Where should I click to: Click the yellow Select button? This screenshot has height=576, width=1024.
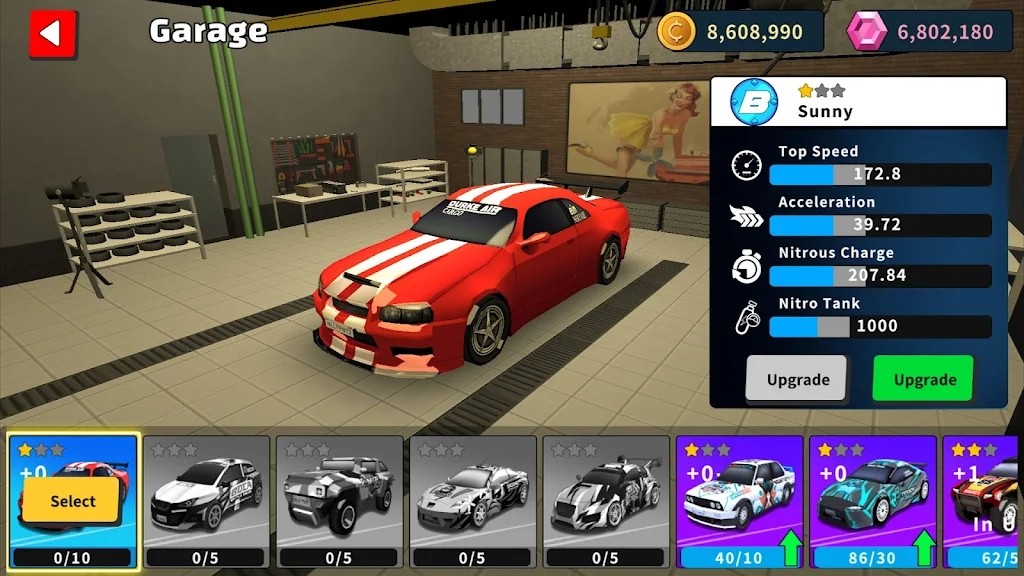click(73, 500)
